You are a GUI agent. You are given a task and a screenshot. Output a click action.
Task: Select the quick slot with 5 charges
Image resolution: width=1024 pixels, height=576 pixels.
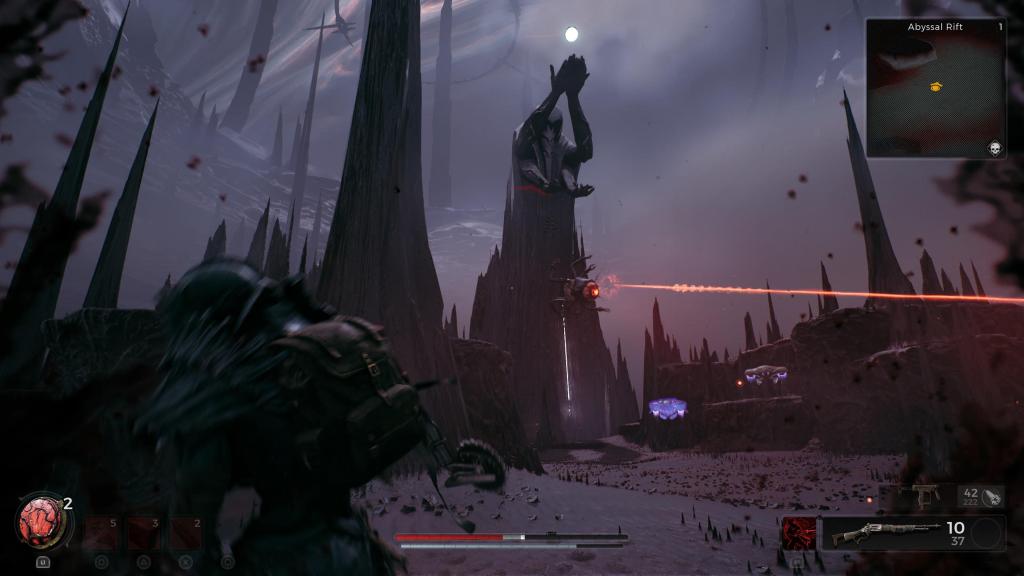(x=100, y=533)
